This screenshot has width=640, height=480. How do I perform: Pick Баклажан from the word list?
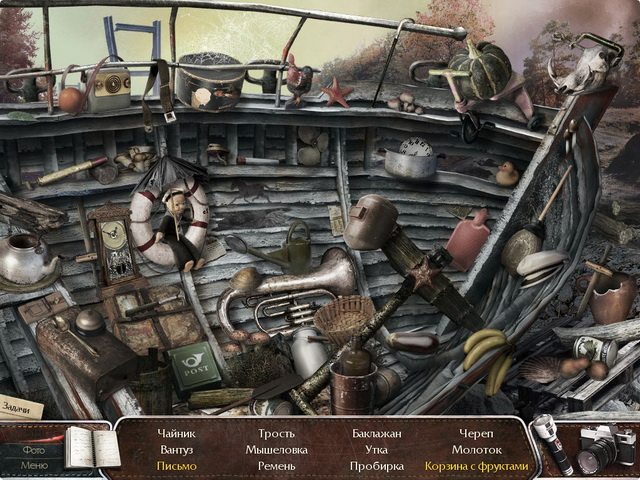pyautogui.click(x=376, y=434)
